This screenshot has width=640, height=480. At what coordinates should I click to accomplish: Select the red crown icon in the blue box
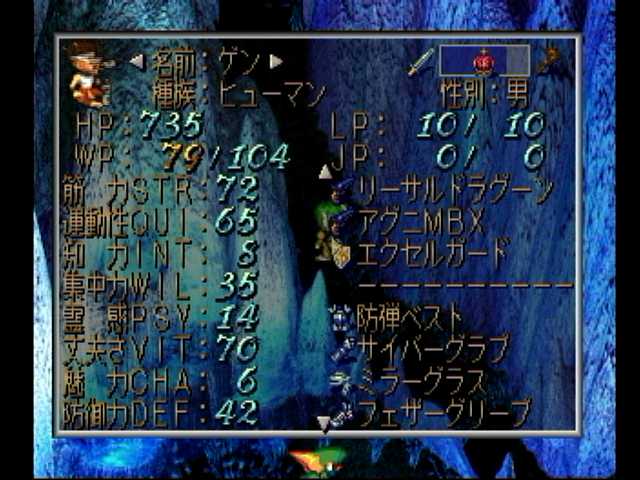[x=483, y=61]
